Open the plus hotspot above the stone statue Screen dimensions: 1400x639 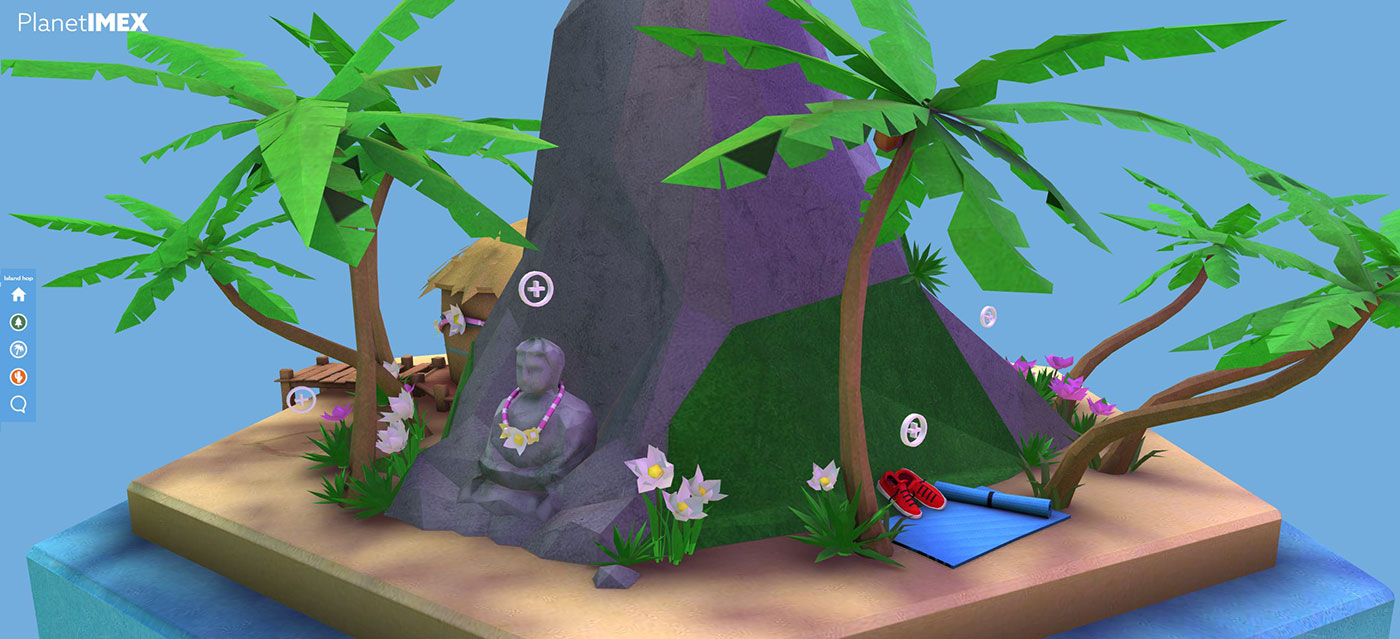click(537, 289)
